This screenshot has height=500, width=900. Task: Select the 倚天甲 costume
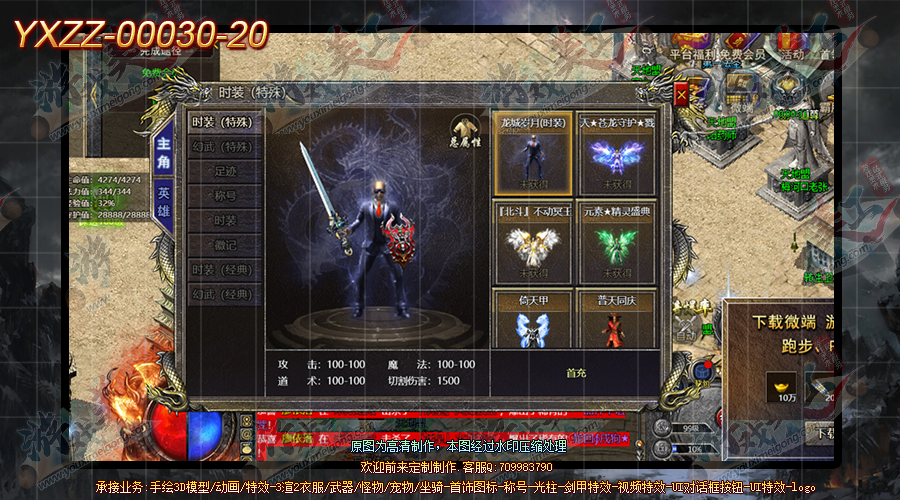tap(533, 320)
